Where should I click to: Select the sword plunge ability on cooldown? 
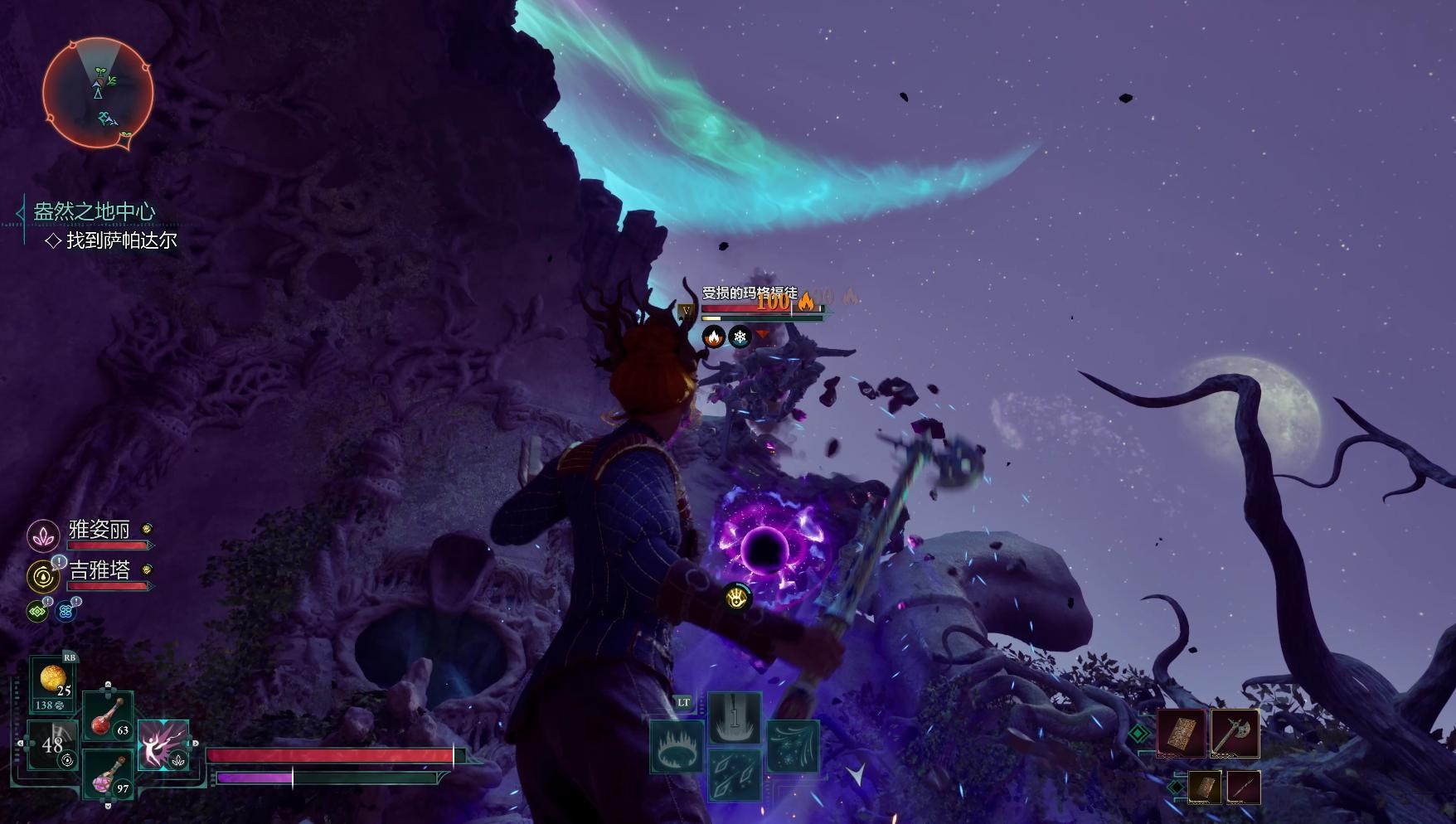[x=734, y=718]
